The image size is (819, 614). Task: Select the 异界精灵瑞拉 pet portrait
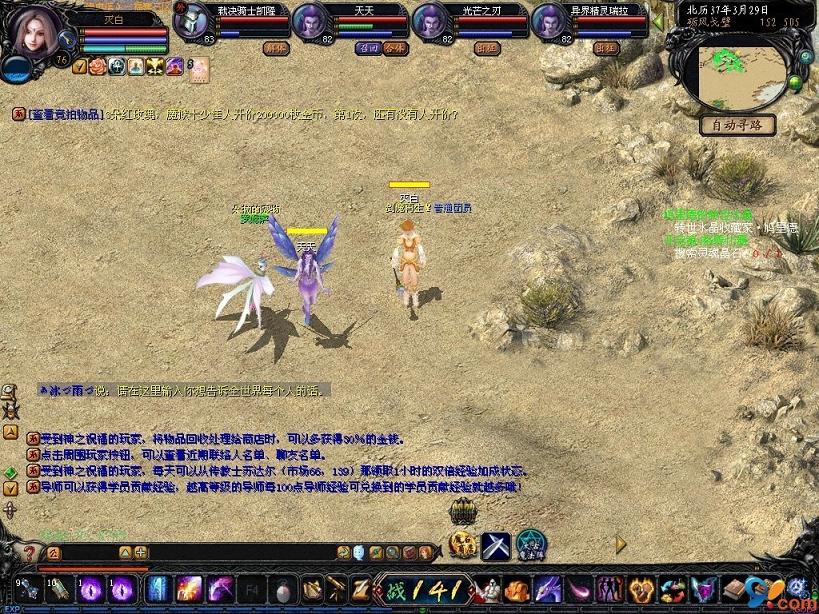tap(549, 21)
